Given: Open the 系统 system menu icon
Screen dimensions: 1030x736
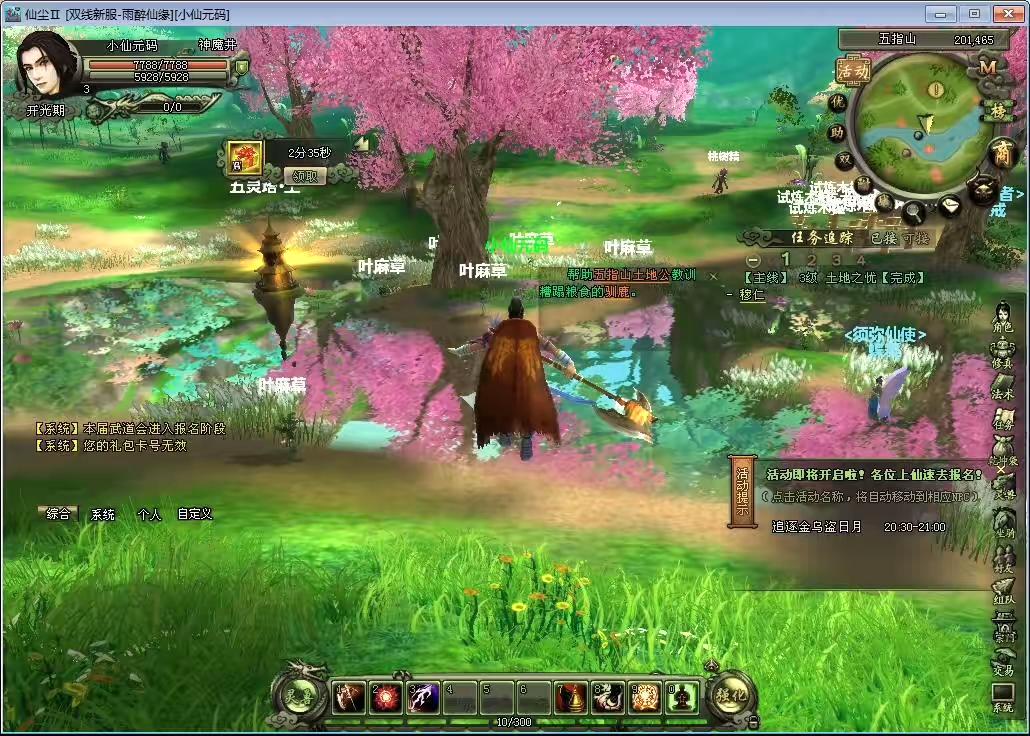Looking at the screenshot, I should pos(1002,697).
